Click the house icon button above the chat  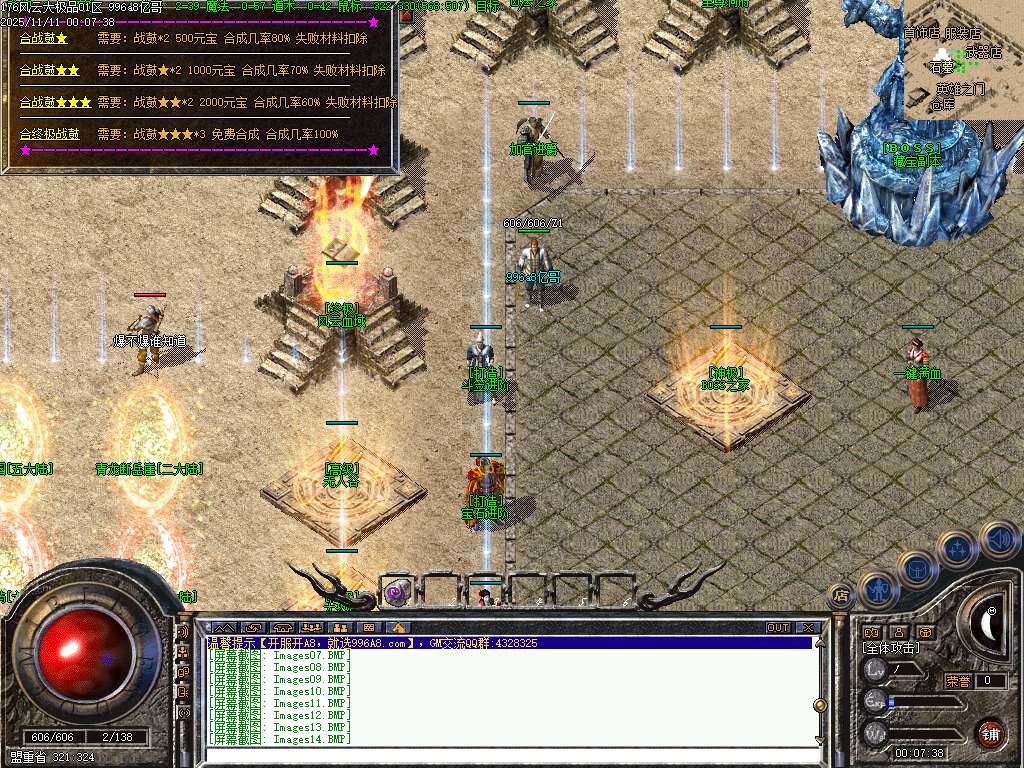tap(398, 628)
